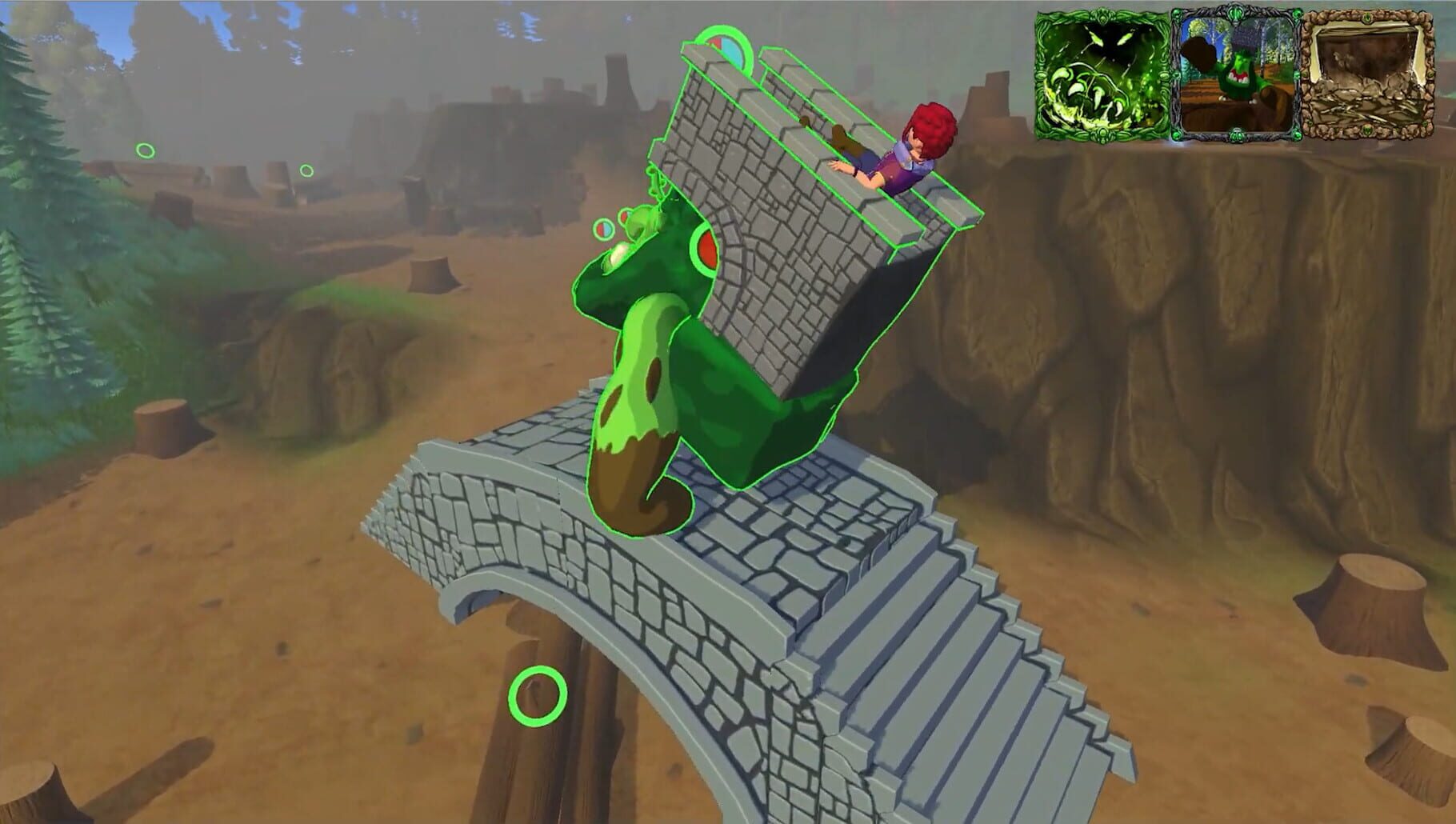Viewport: 1456px width, 824px height.
Task: Click the gem on the stone panel's top frame
Action: tap(1366, 18)
